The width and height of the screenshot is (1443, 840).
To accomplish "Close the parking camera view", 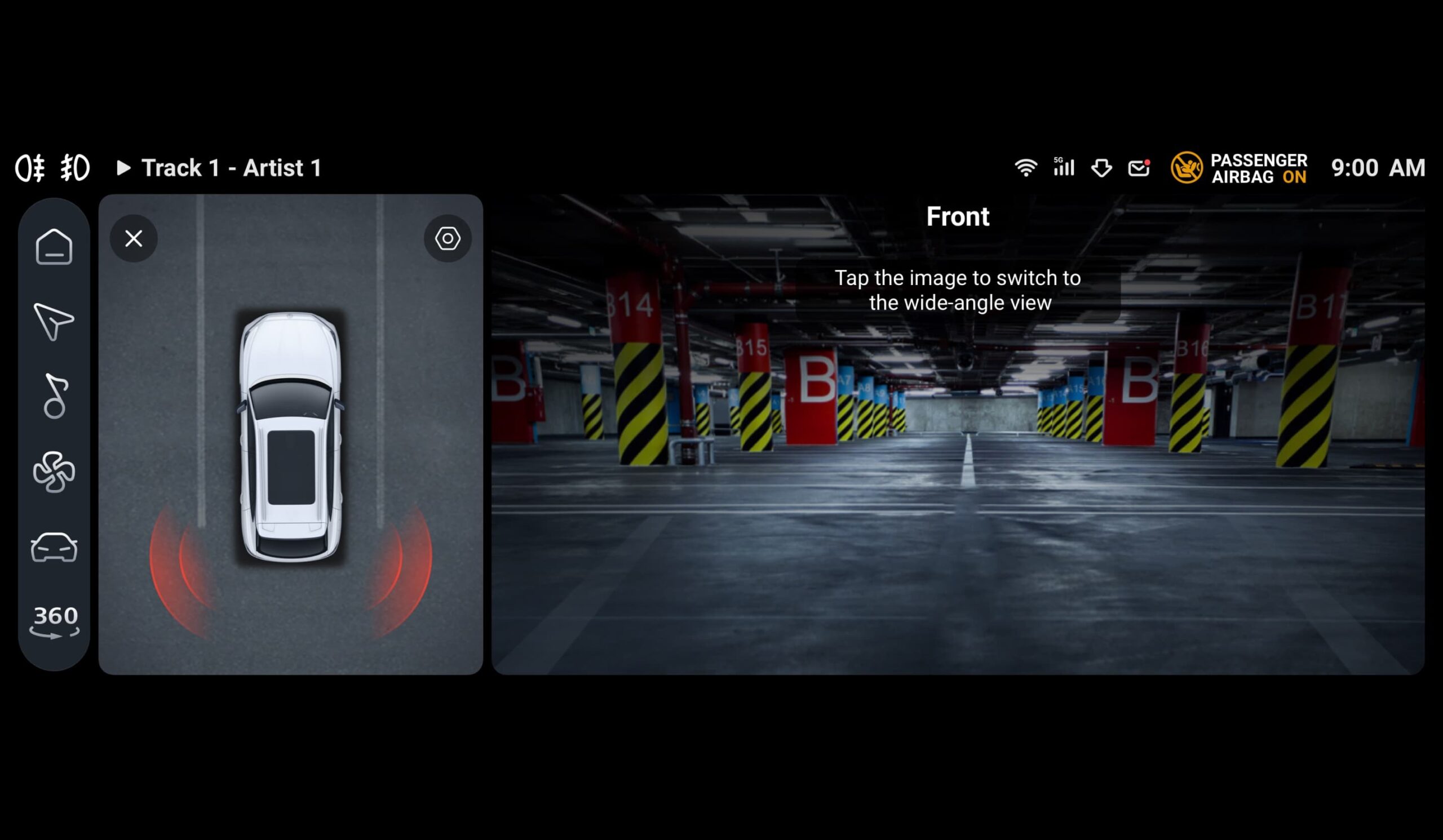I will (134, 239).
